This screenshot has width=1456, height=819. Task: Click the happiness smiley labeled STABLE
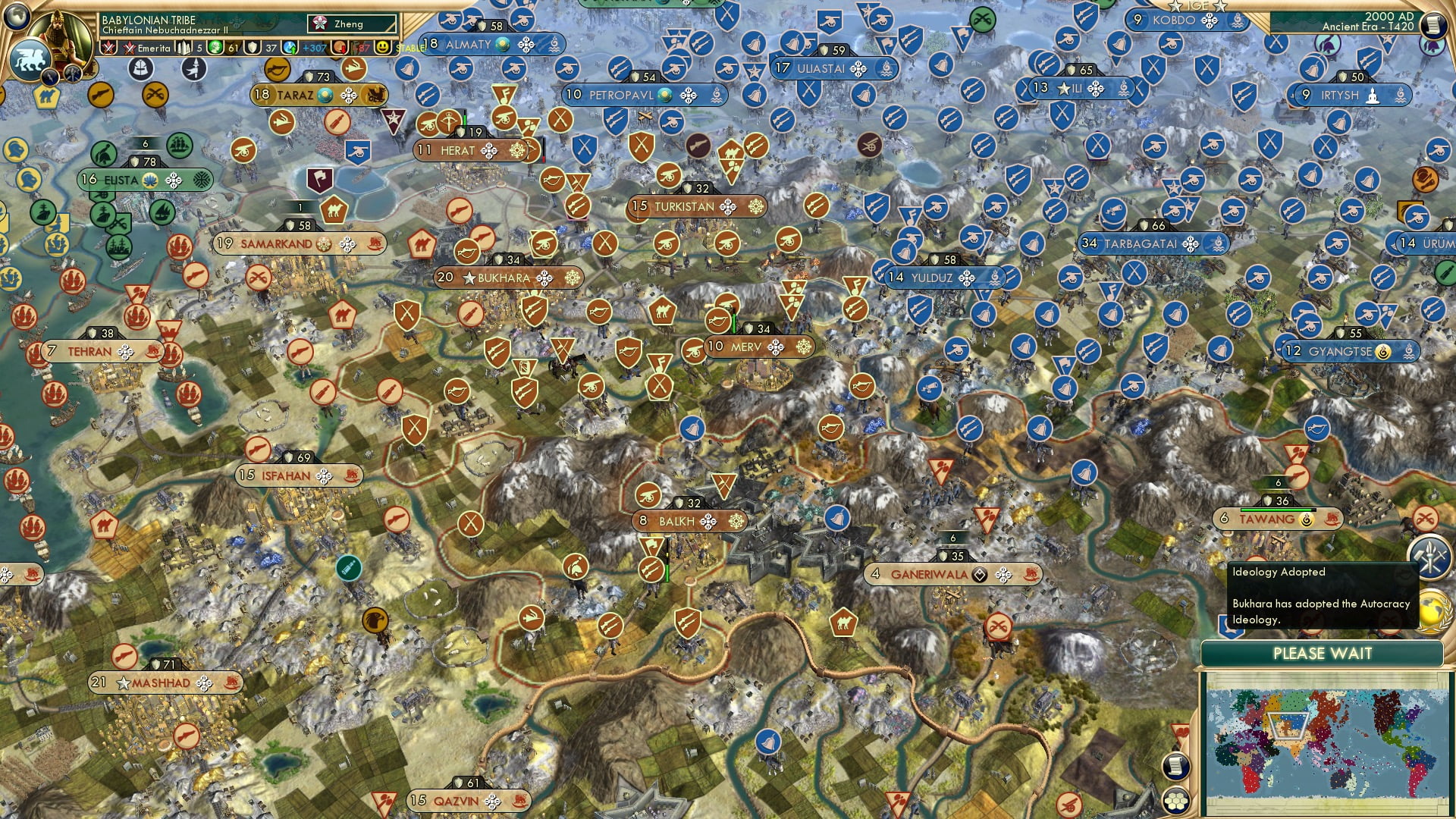pyautogui.click(x=384, y=47)
